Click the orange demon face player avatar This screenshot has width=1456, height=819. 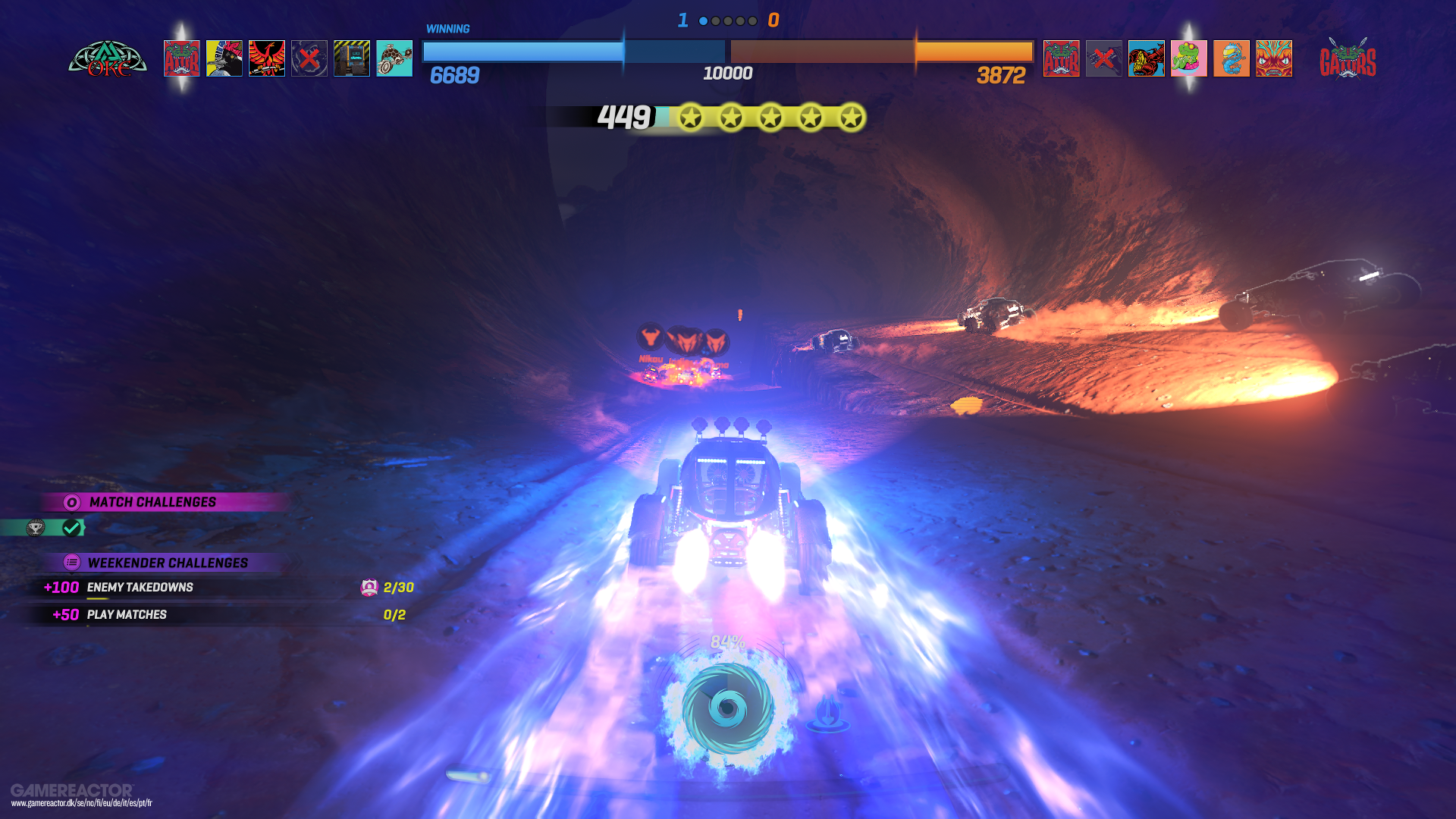pos(1273,58)
